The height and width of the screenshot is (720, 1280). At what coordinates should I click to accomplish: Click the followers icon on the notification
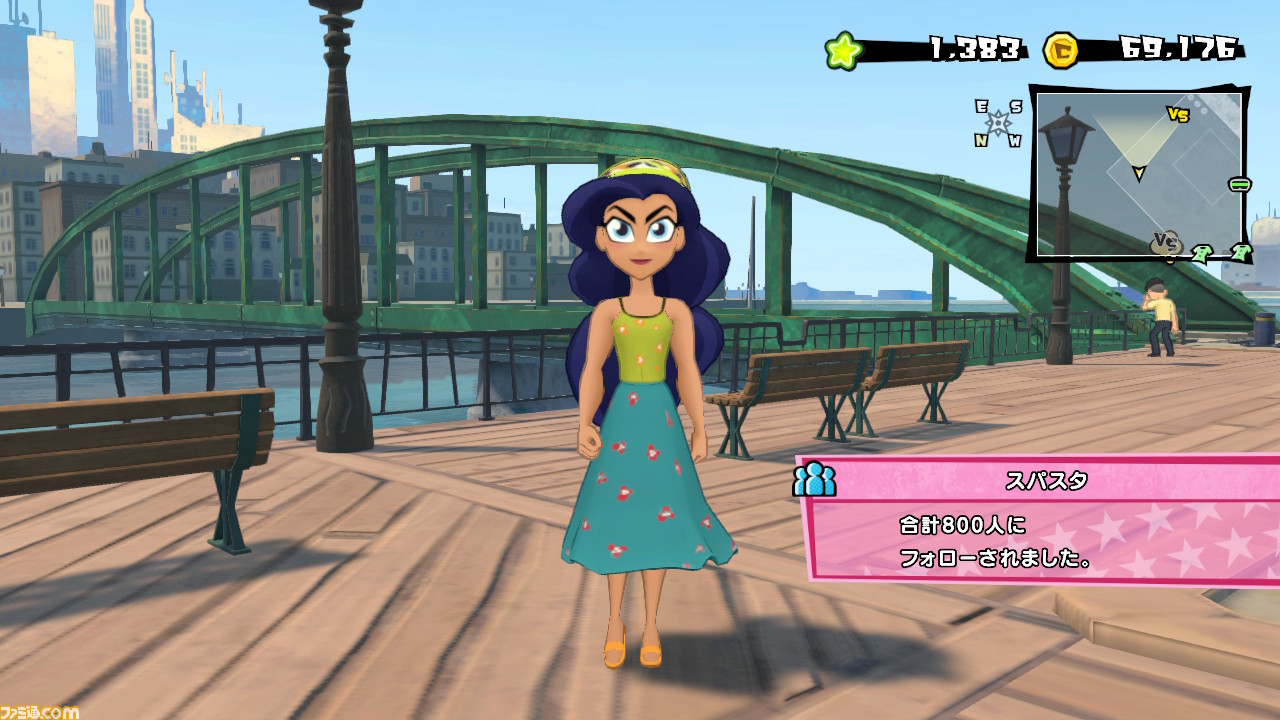(x=814, y=480)
